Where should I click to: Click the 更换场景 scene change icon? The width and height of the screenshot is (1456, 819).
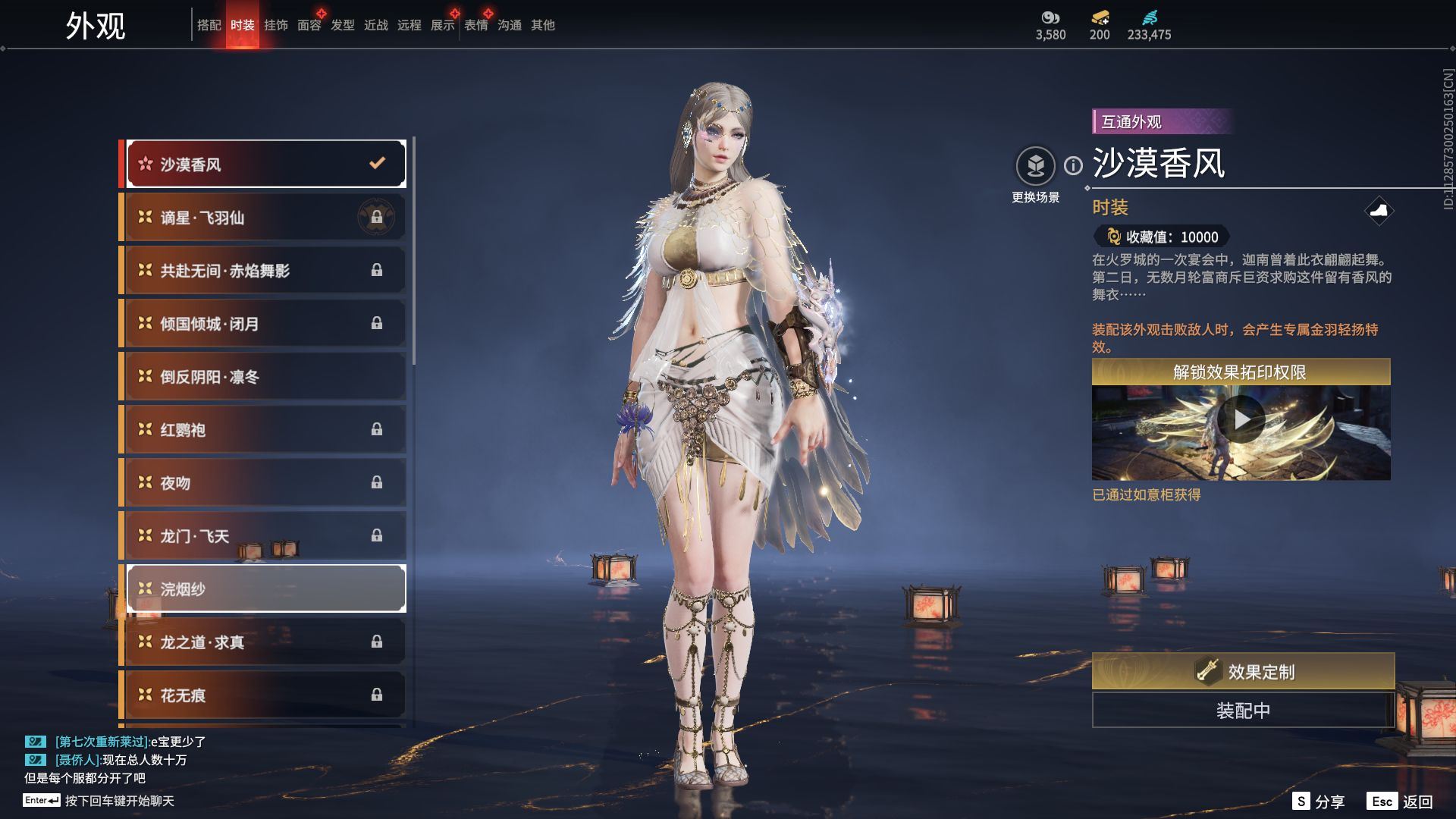click(1035, 166)
